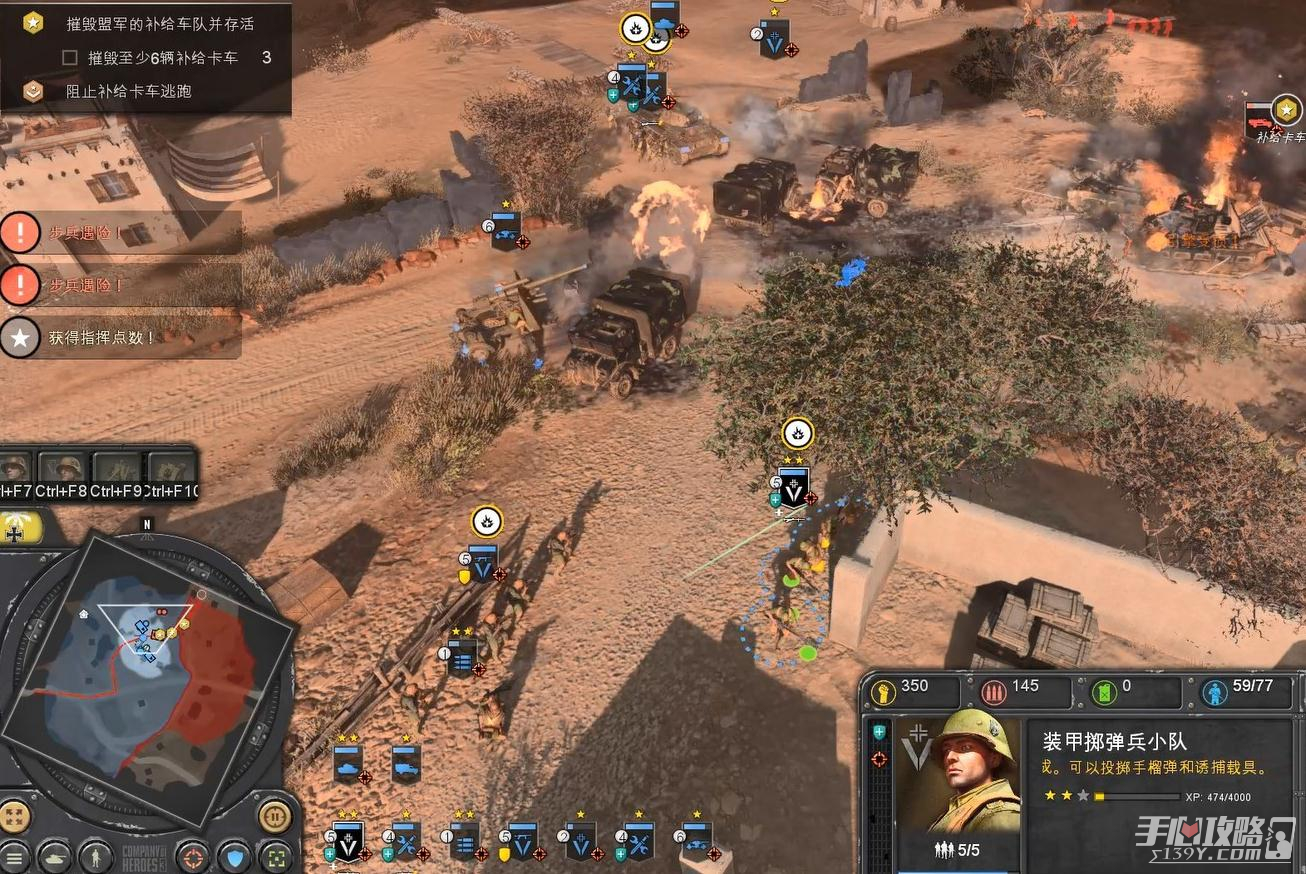Click the first infantry-in-danger alert

[x=120, y=232]
